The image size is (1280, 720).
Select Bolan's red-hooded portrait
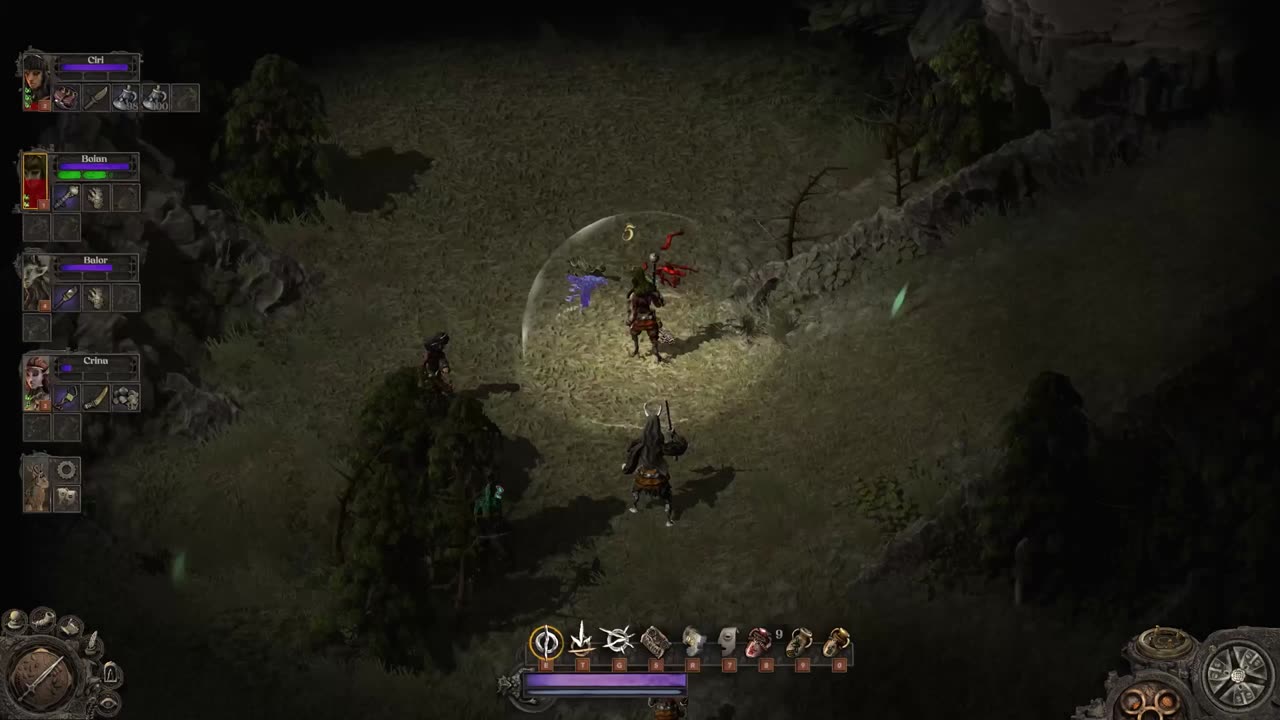(36, 182)
